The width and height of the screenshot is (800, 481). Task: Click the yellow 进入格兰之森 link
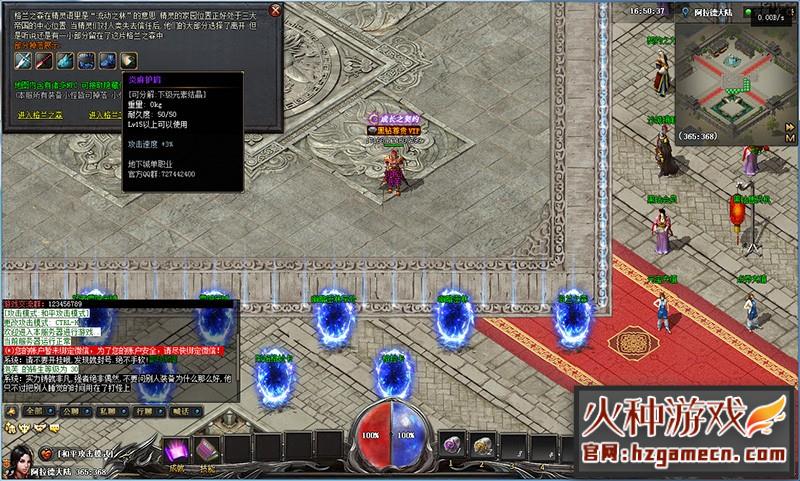click(40, 115)
